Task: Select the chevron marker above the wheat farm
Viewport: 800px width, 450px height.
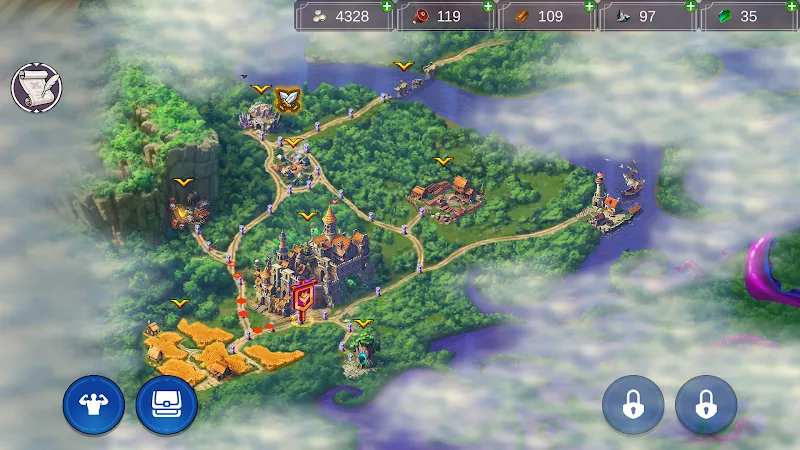Action: tap(180, 303)
